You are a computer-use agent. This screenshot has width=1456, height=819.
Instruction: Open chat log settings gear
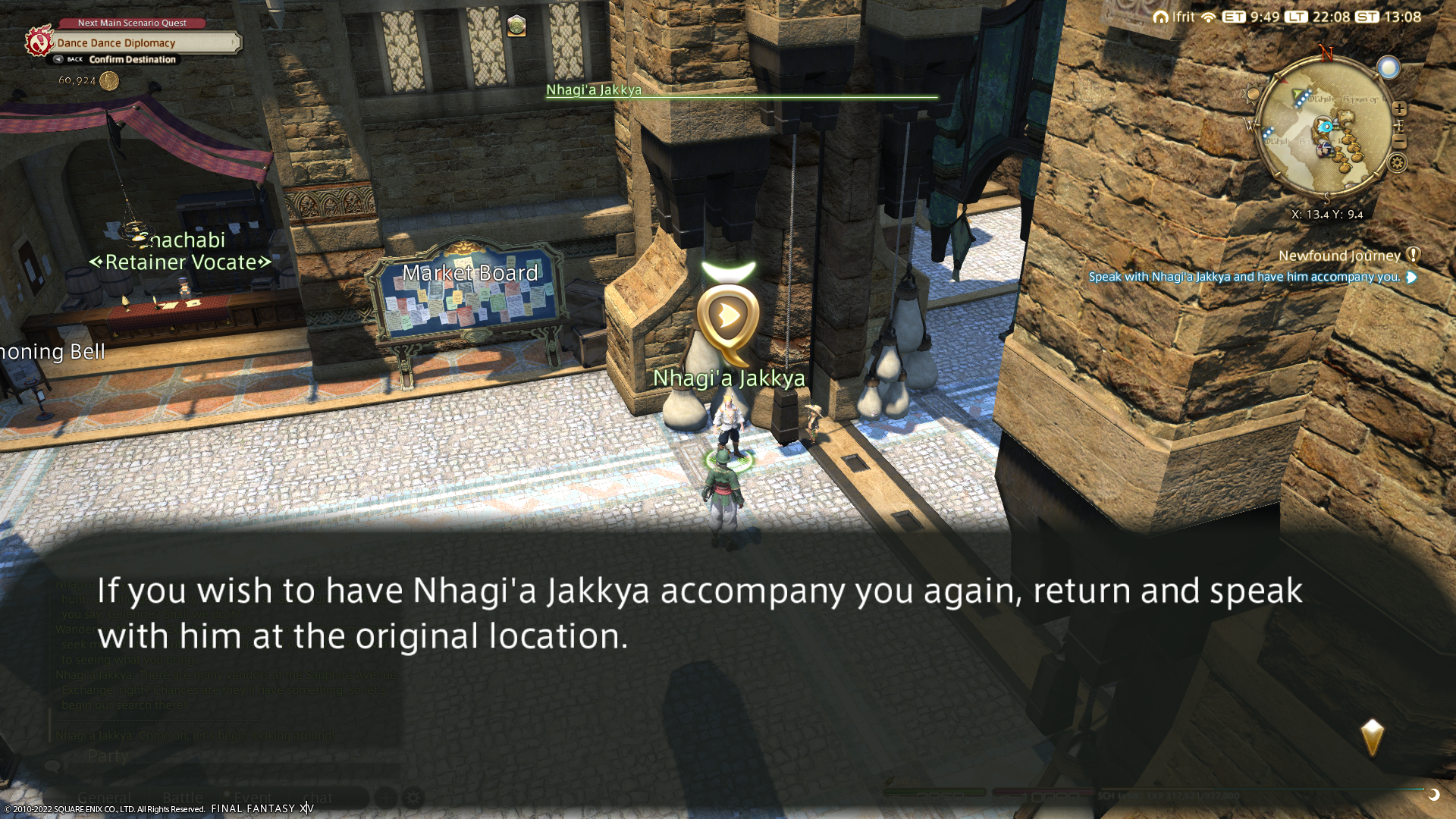[413, 798]
